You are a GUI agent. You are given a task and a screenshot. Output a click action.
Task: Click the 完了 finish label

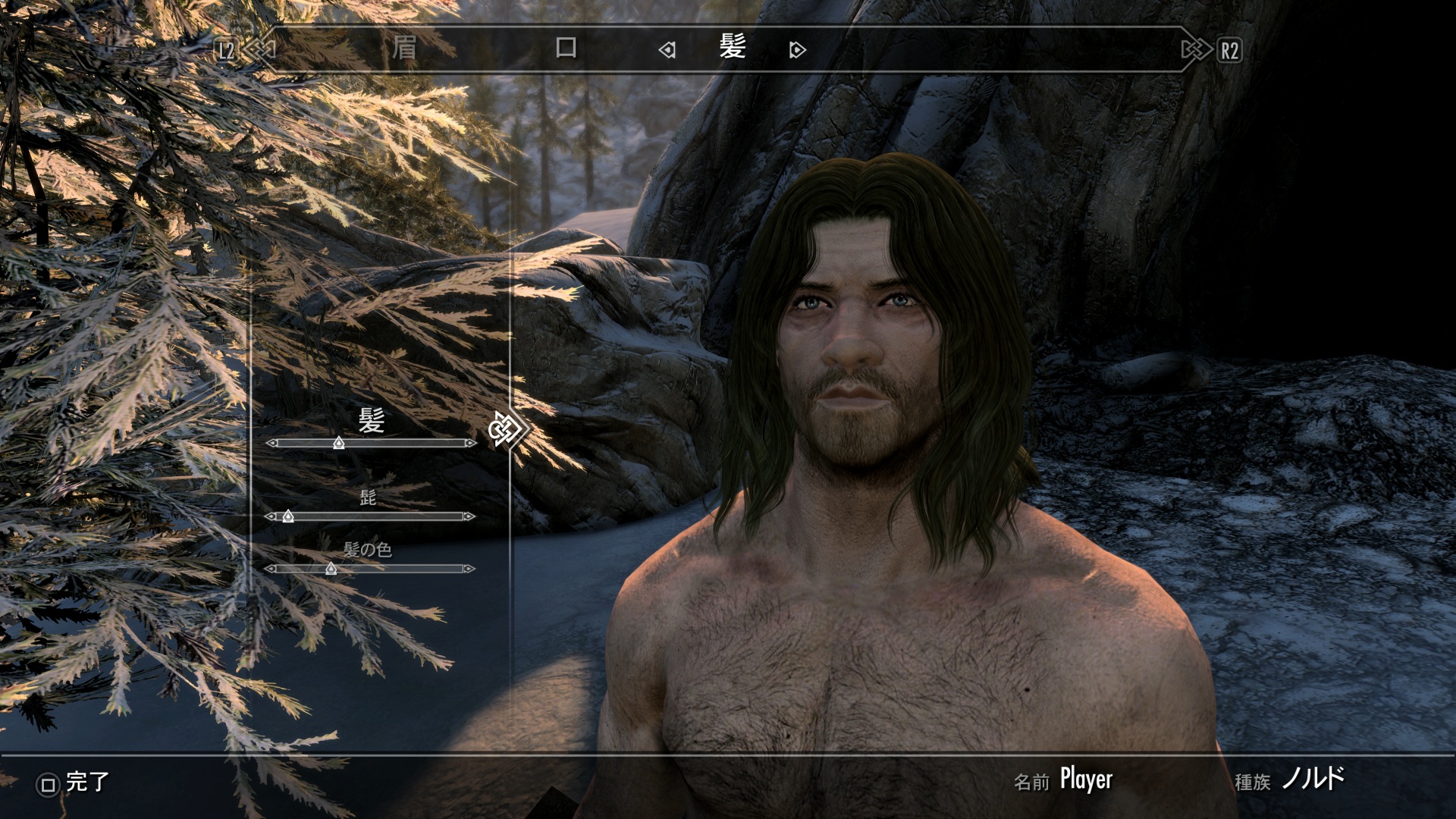click(86, 782)
